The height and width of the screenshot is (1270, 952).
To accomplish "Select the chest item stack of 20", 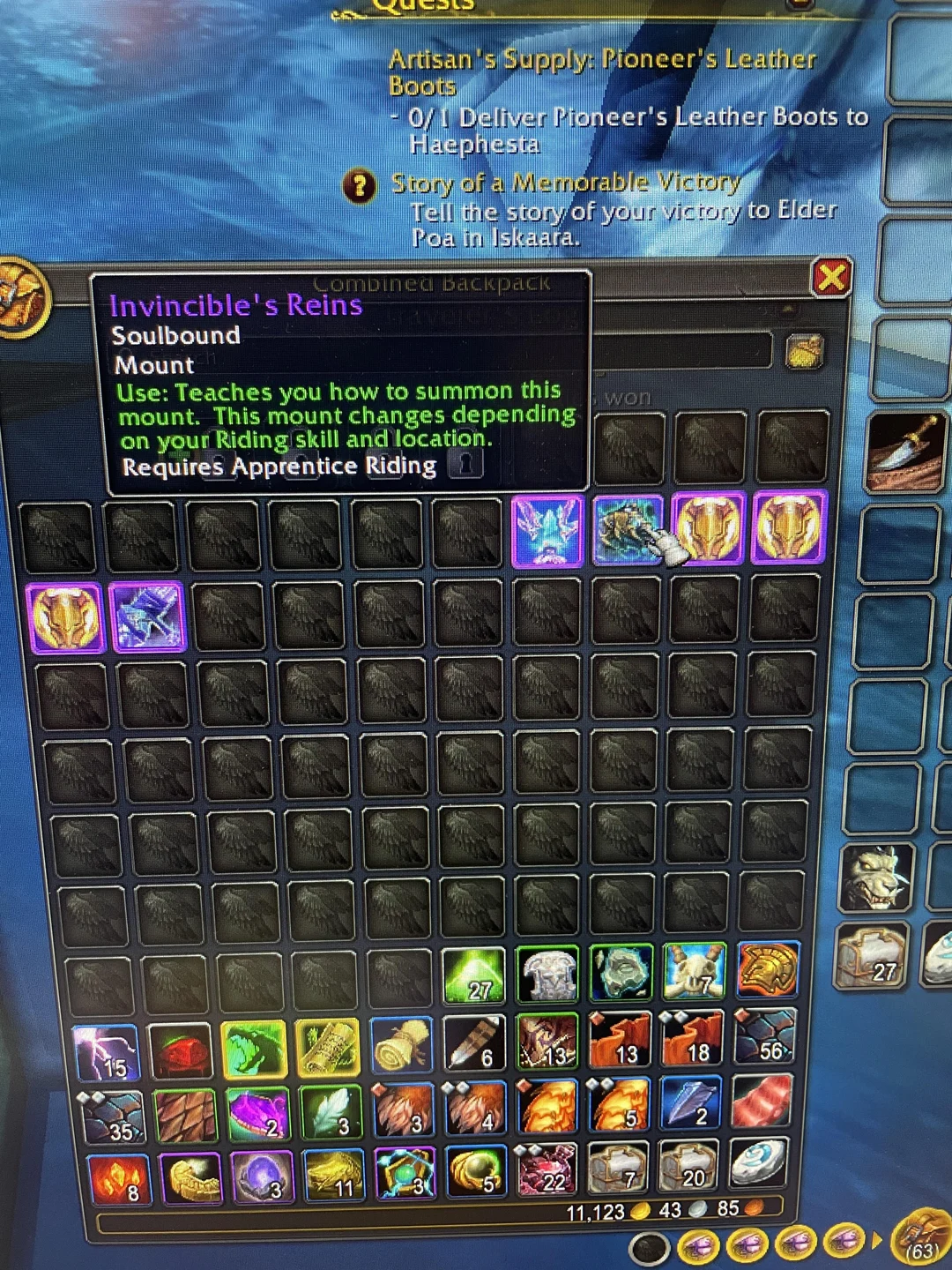I will point(688,1168).
